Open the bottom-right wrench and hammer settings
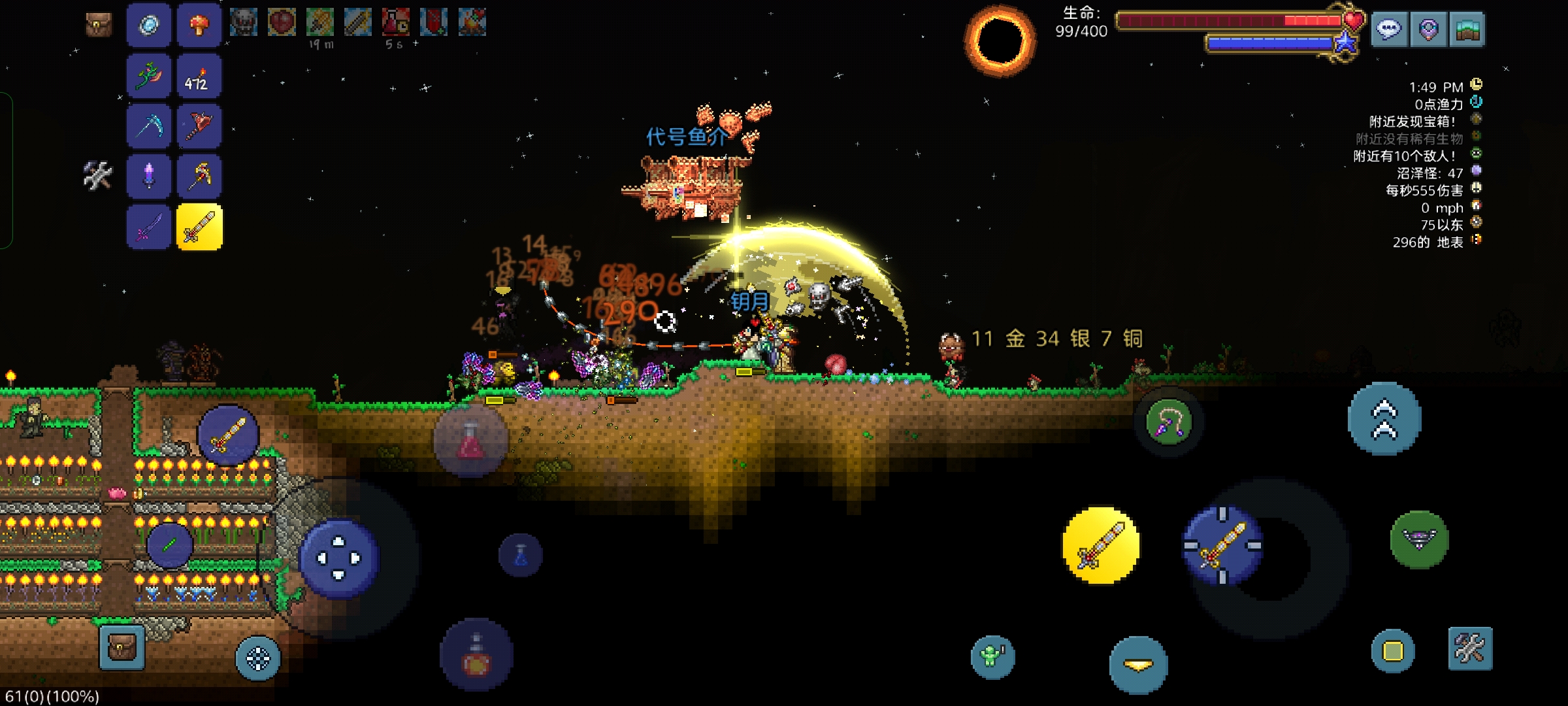1568x706 pixels. coord(1470,648)
